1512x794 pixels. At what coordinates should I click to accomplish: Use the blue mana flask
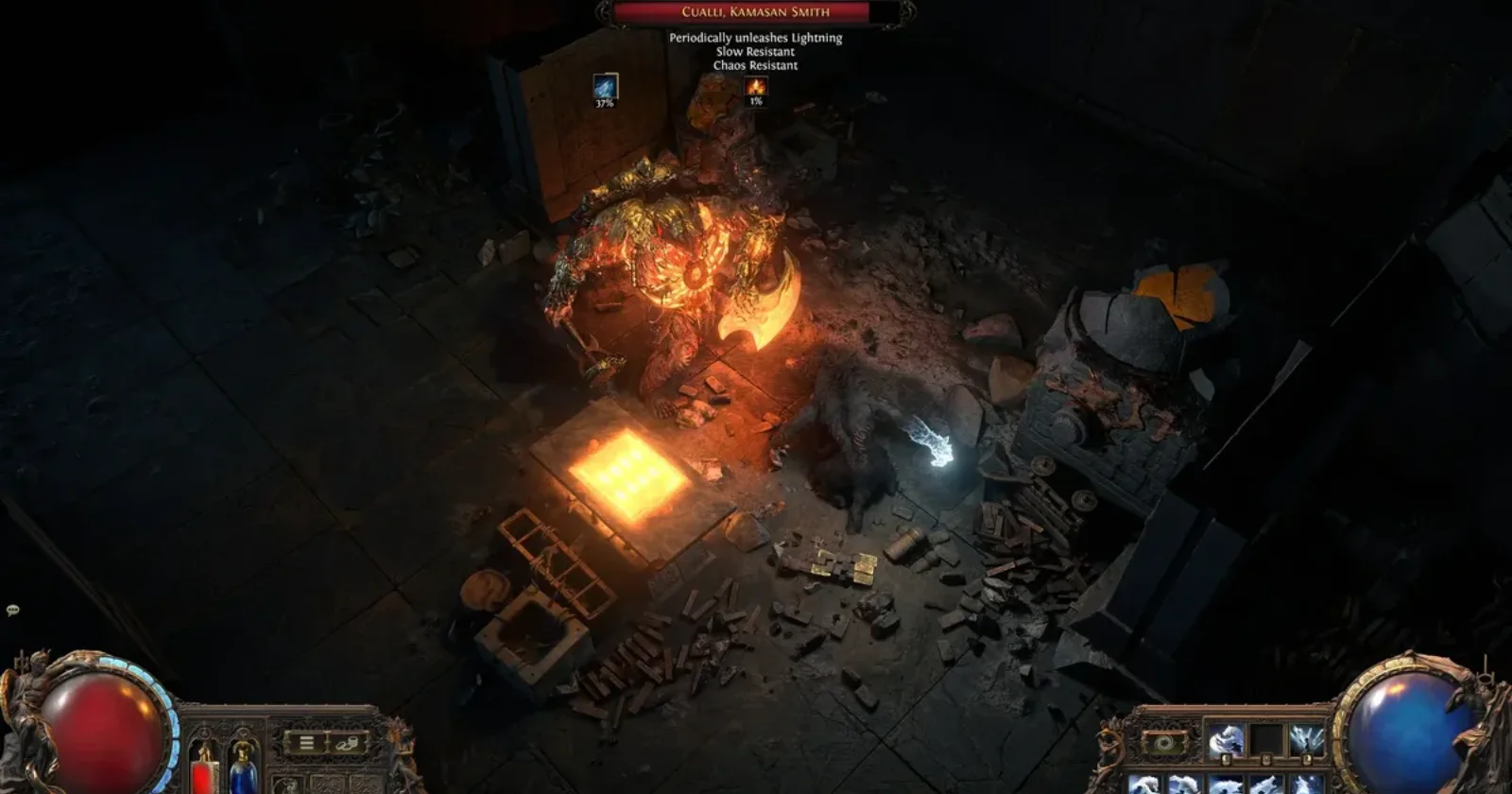243,766
